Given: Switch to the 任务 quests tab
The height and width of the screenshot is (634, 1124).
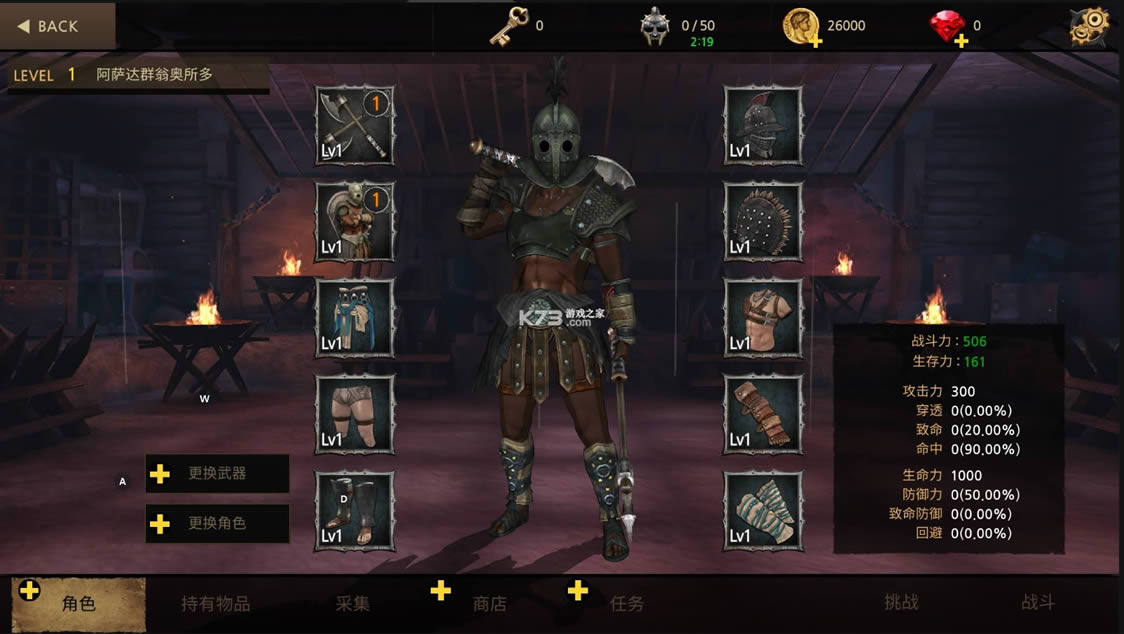Looking at the screenshot, I should [627, 603].
